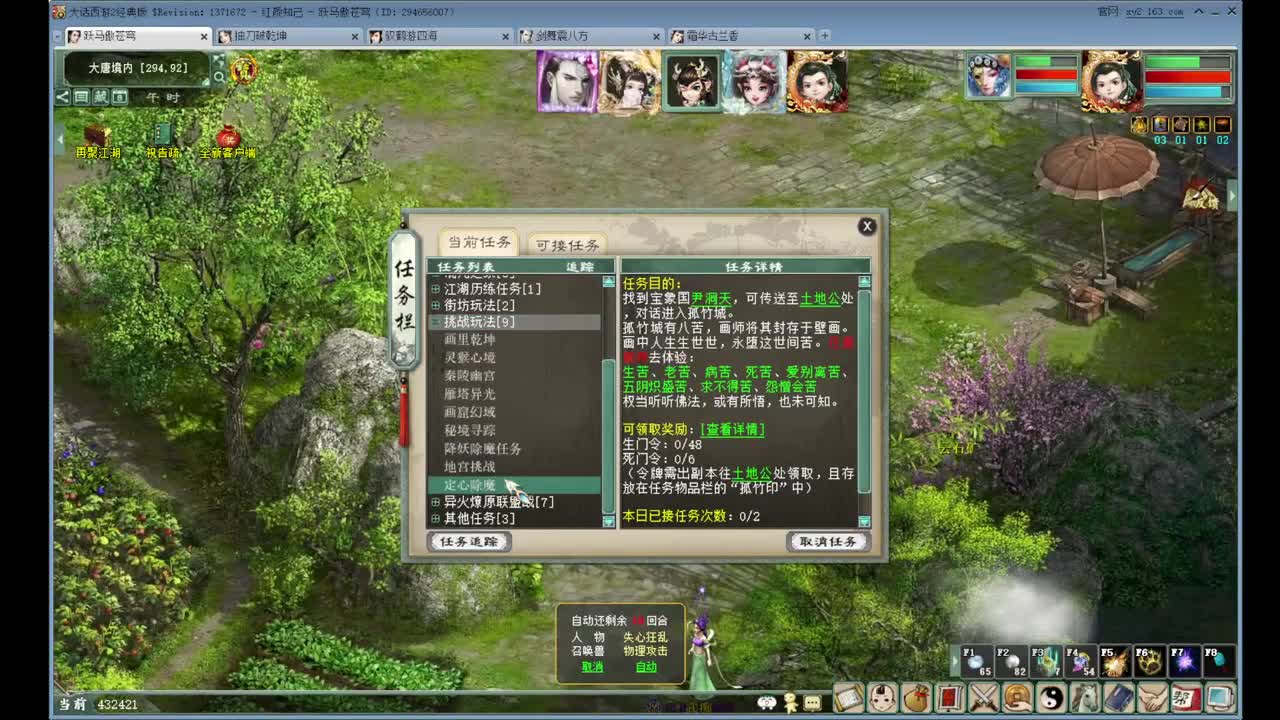Click the green [查看详情] reward link
The image size is (1280, 720).
point(734,430)
